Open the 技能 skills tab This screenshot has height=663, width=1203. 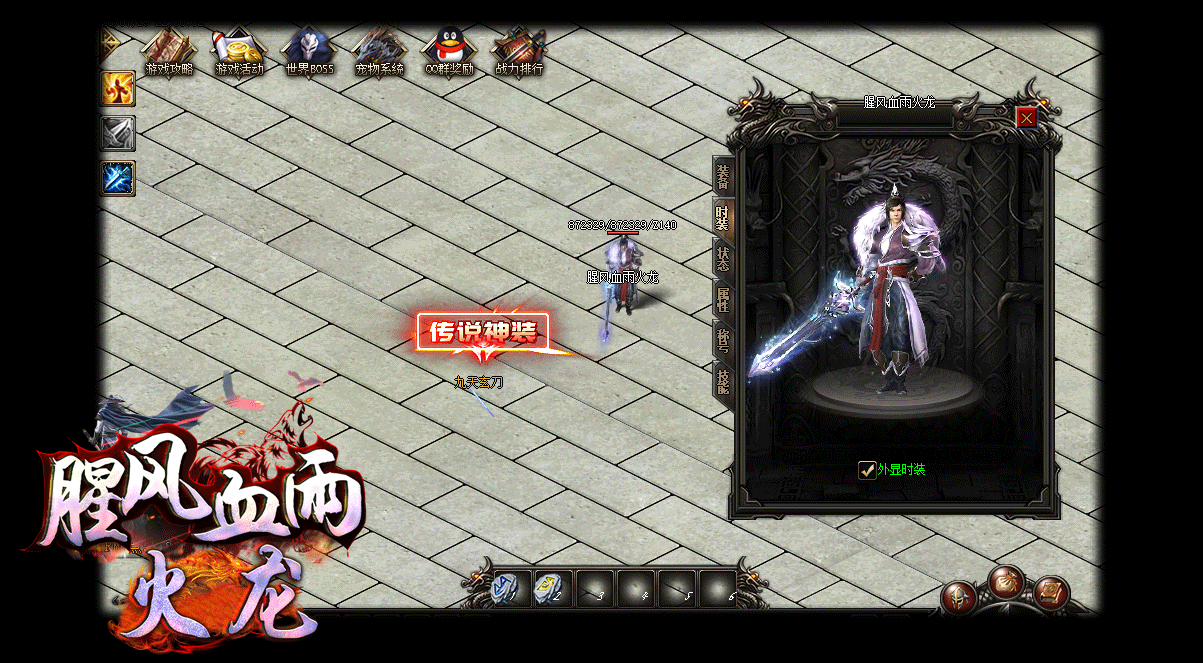point(723,381)
